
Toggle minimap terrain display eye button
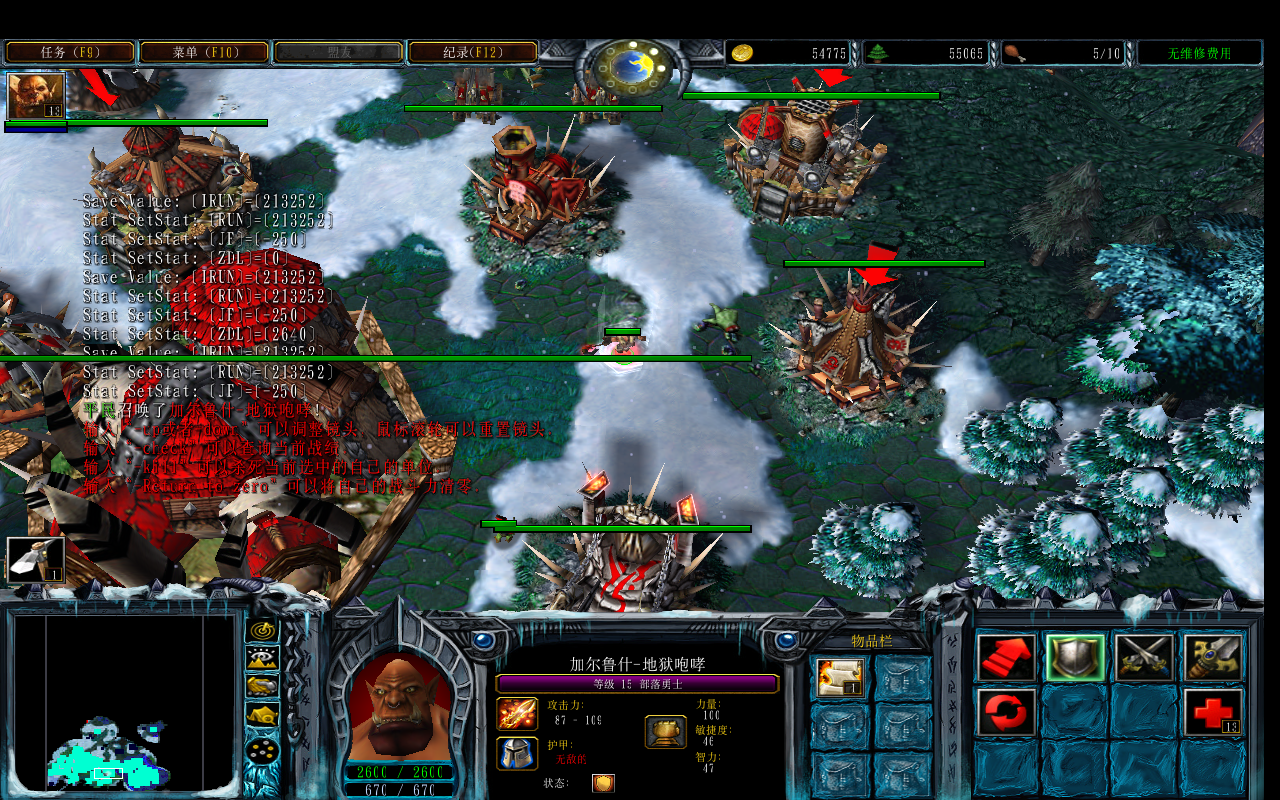tap(262, 658)
